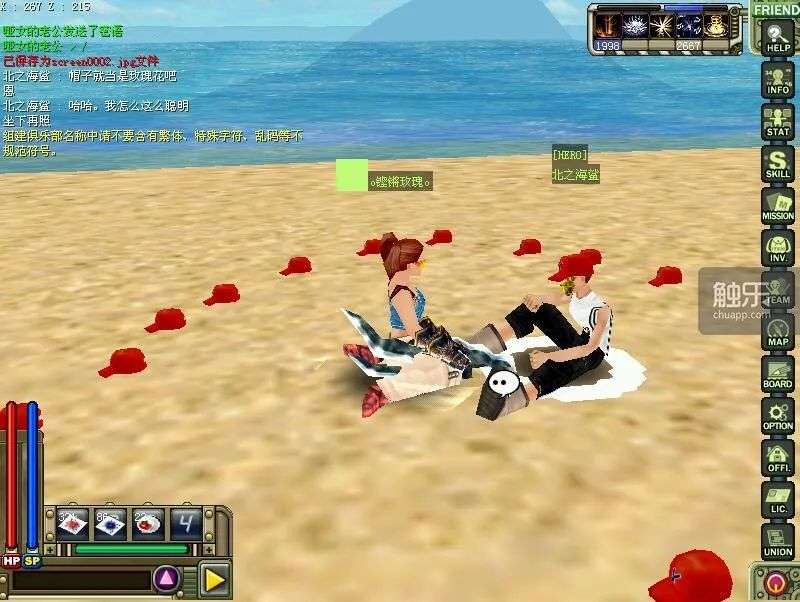Image resolution: width=800 pixels, height=602 pixels.
Task: Open the MAP
Action: (x=777, y=331)
